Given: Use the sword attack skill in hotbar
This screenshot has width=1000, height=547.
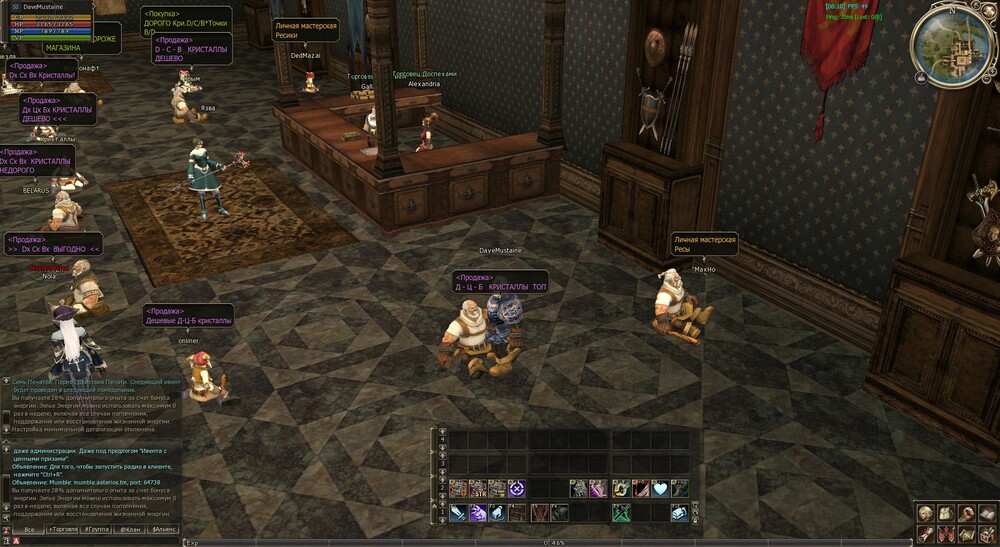Looking at the screenshot, I should click(x=458, y=513).
